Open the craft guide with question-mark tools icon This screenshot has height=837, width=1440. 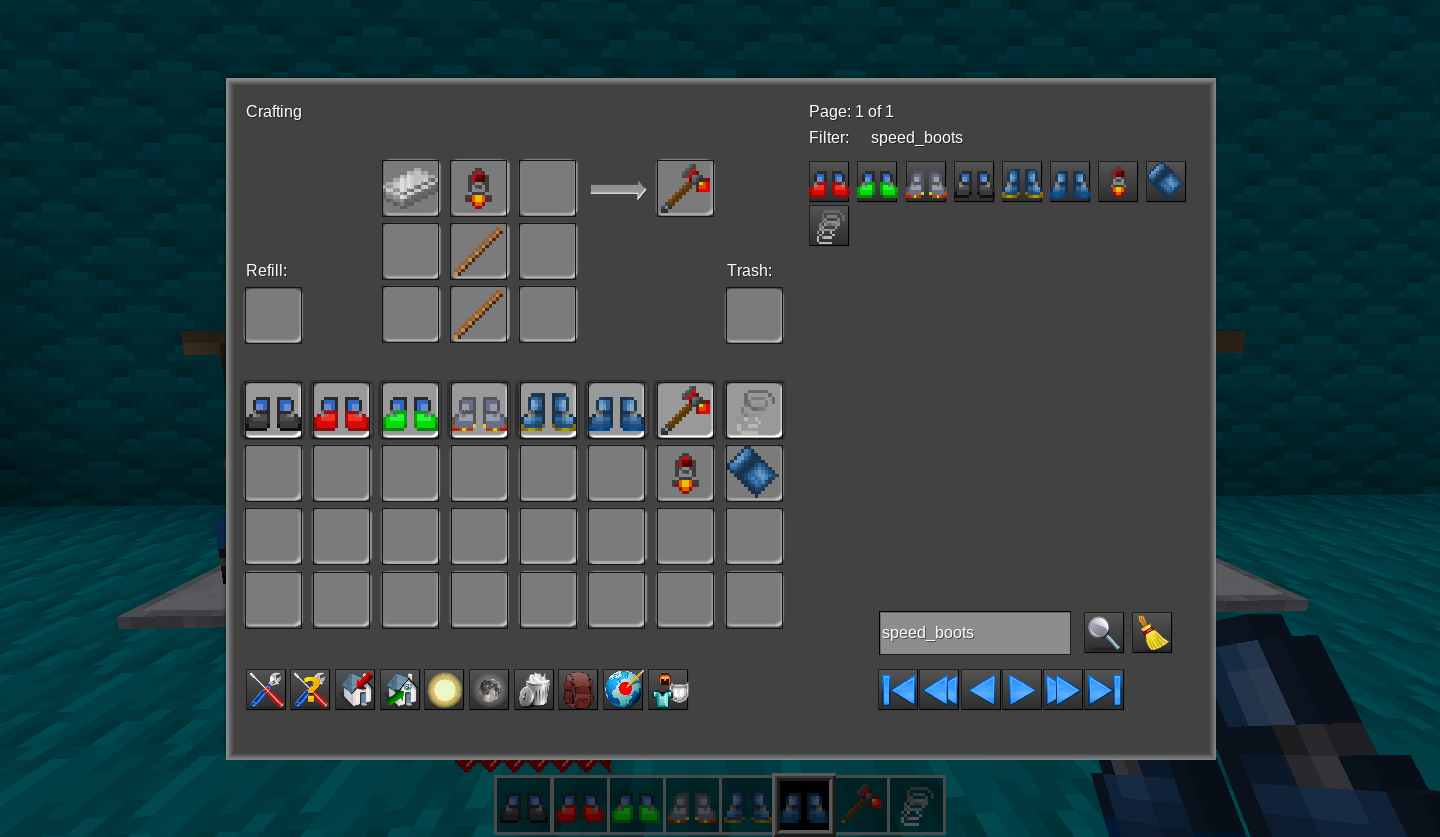pos(310,690)
